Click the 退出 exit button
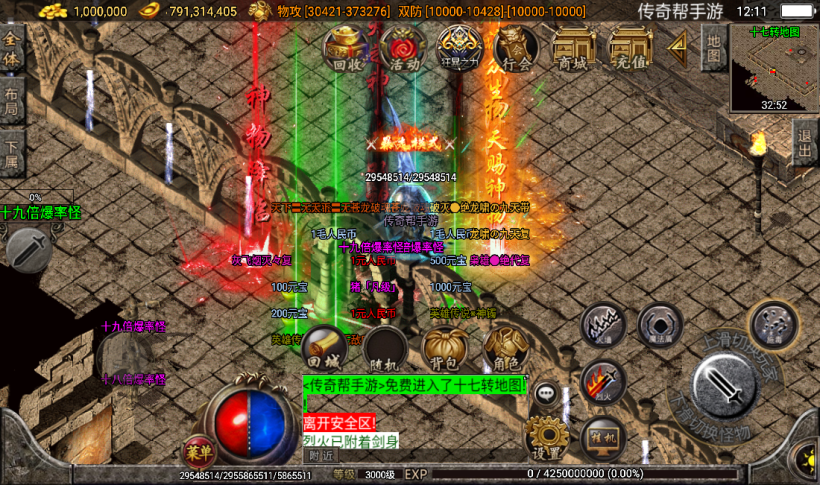The height and width of the screenshot is (485, 820). (x=805, y=144)
